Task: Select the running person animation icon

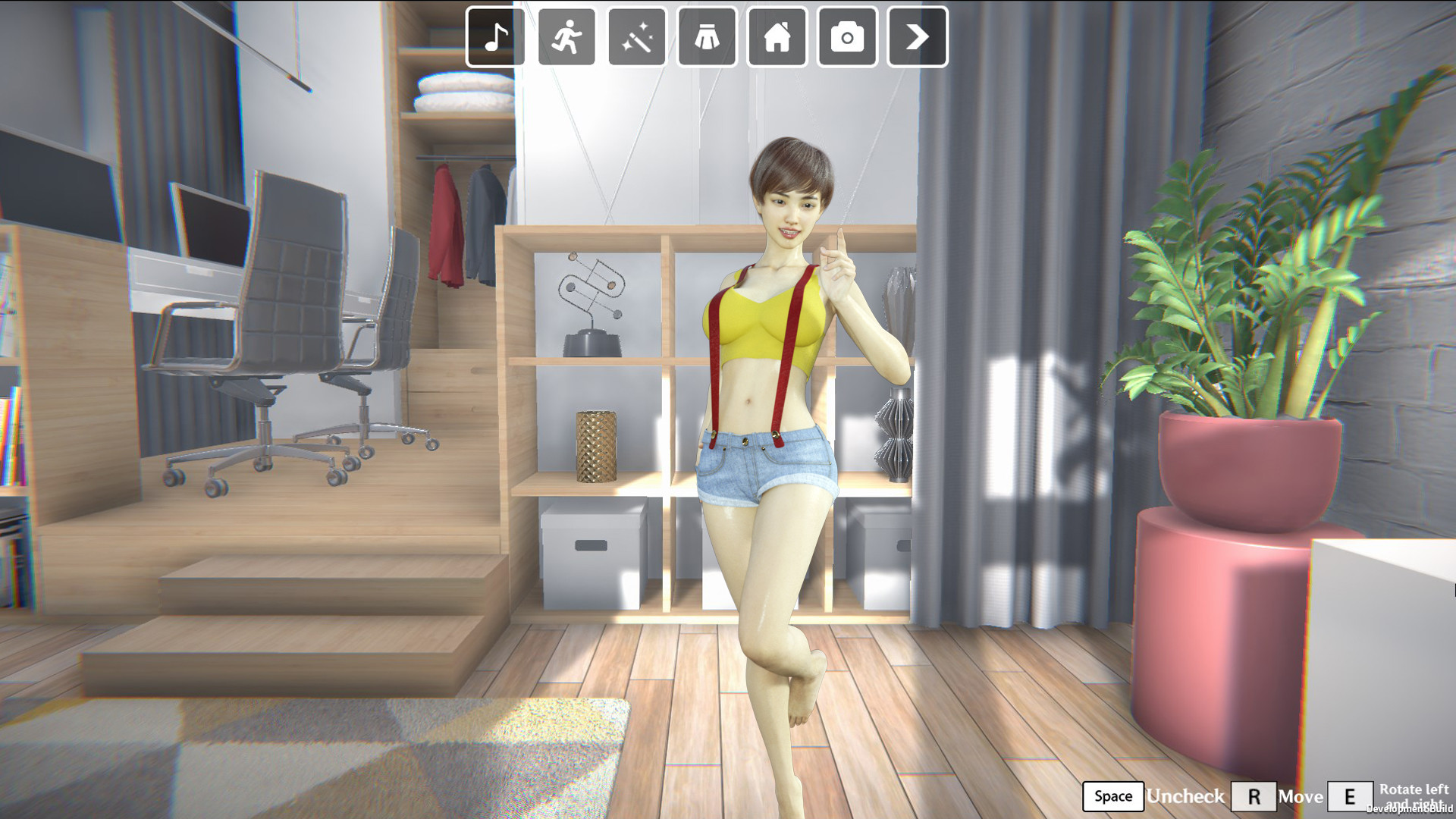Action: [566, 38]
